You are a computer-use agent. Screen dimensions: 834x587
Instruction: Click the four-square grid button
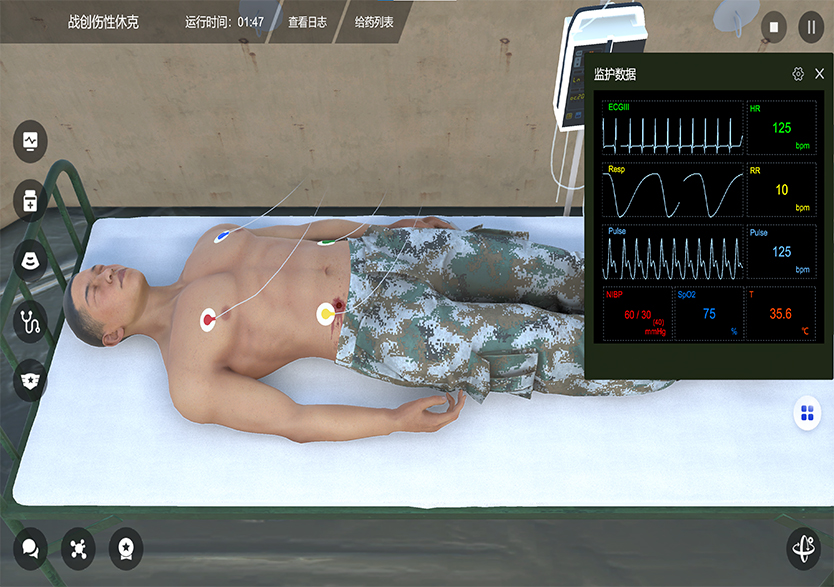807,413
